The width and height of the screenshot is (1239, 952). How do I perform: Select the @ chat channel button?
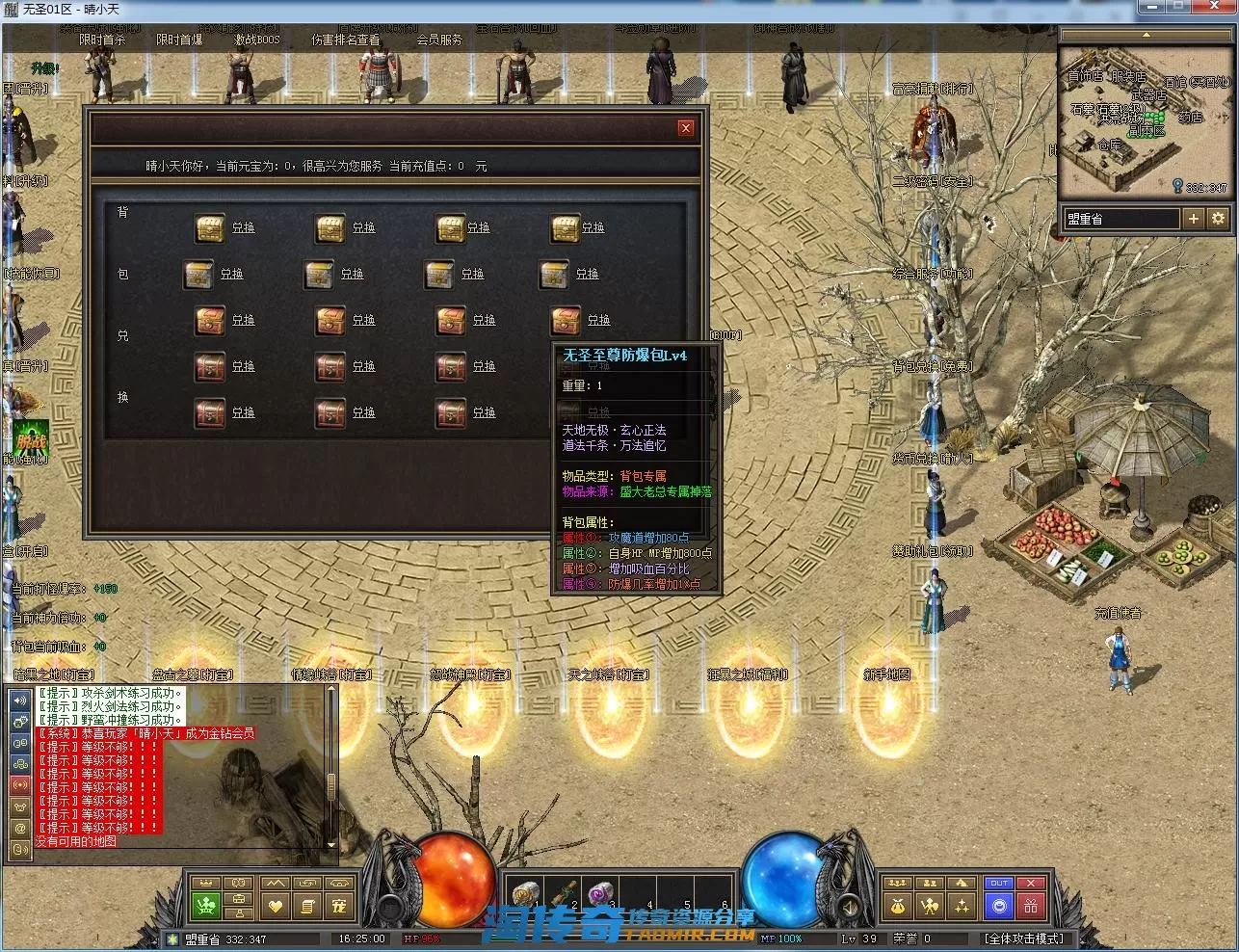pos(20,828)
